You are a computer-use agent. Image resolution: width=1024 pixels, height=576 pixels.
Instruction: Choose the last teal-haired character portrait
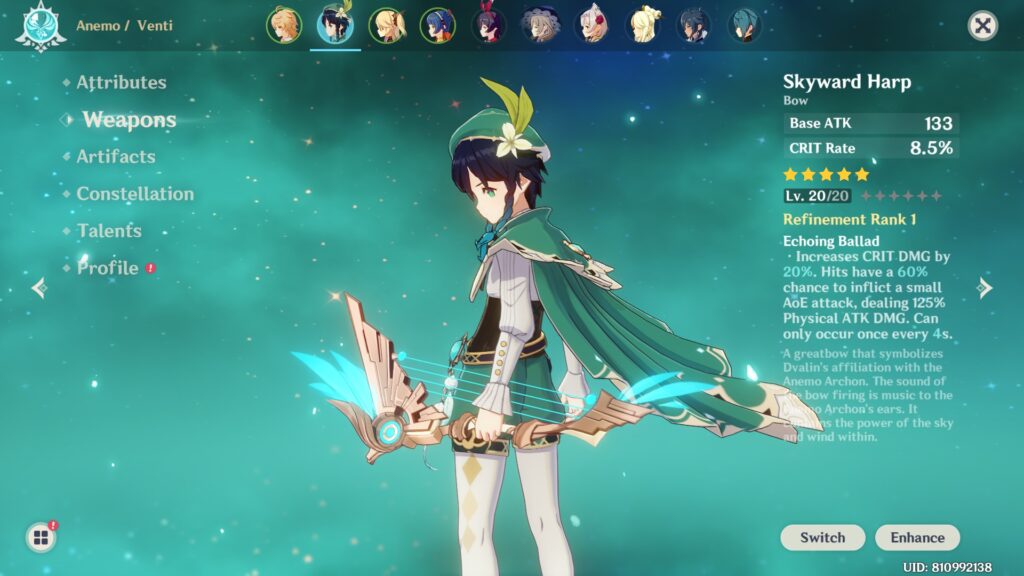click(x=744, y=25)
